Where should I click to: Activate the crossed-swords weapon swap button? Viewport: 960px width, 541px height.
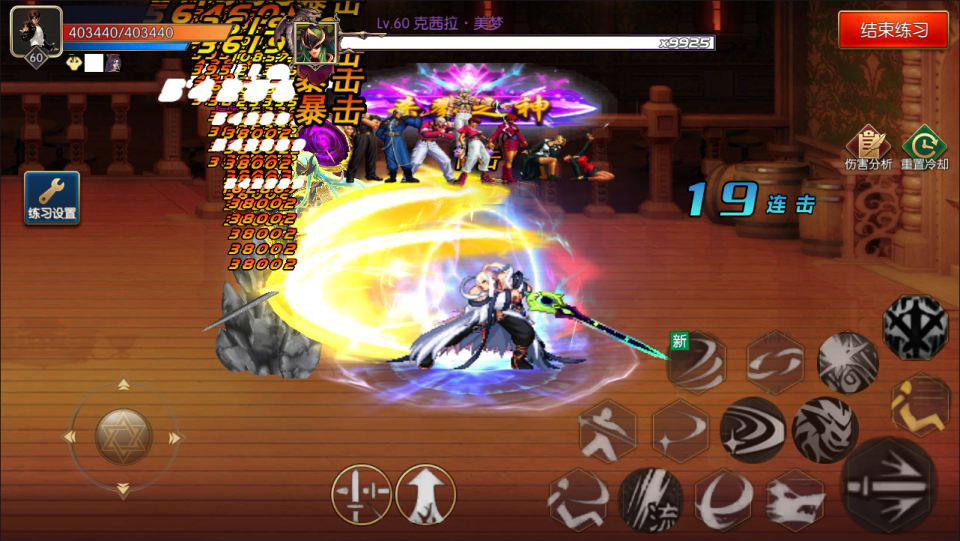361,494
